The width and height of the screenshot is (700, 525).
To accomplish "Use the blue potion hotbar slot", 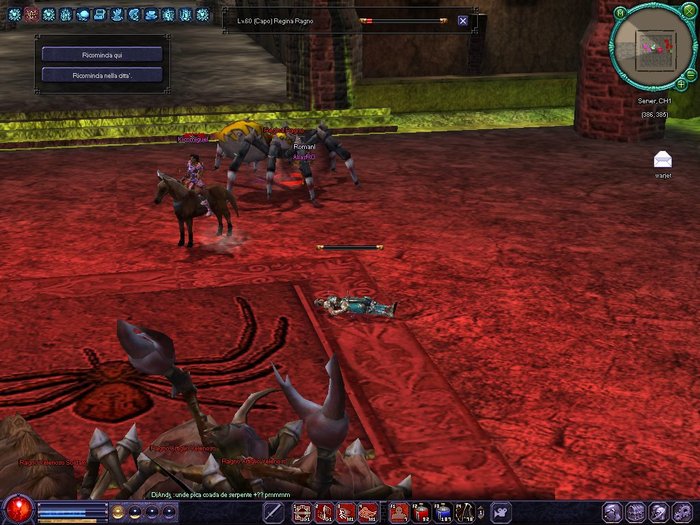I will tap(443, 512).
